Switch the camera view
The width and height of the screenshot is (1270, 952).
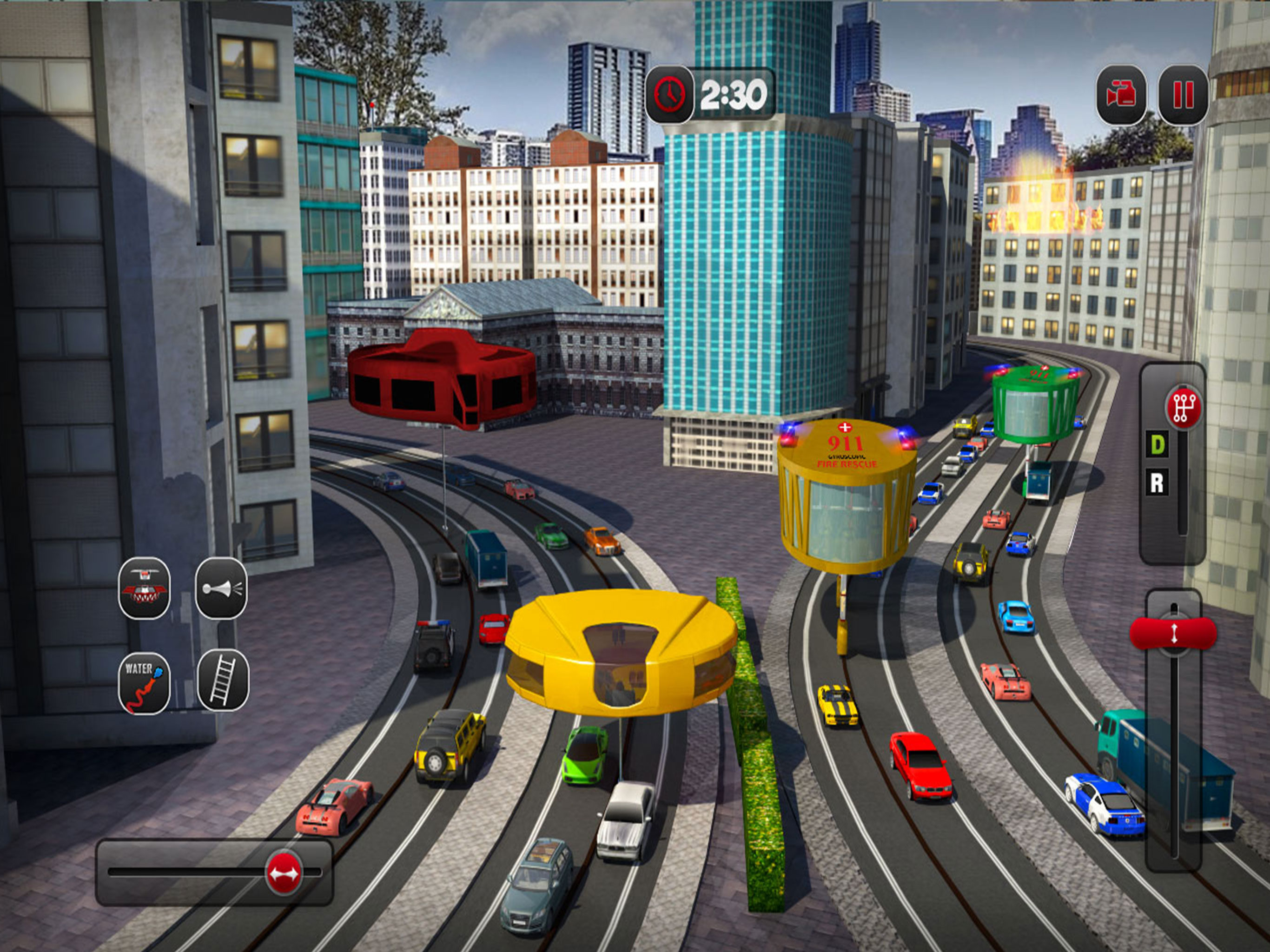[1121, 95]
